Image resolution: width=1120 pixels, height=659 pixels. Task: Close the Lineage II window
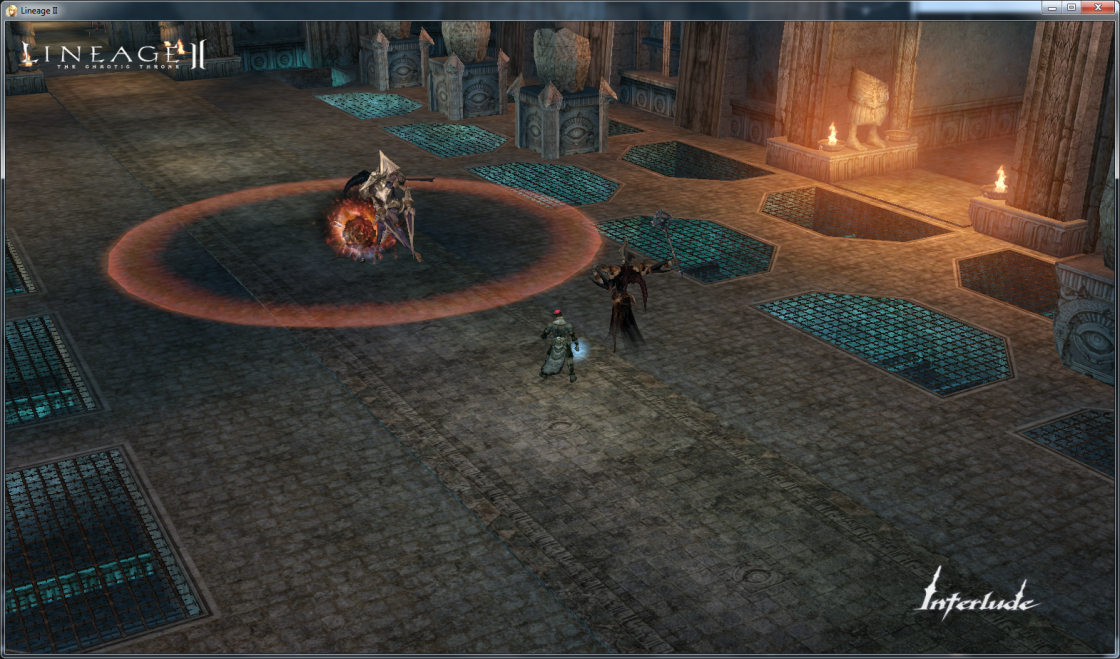click(x=1097, y=7)
